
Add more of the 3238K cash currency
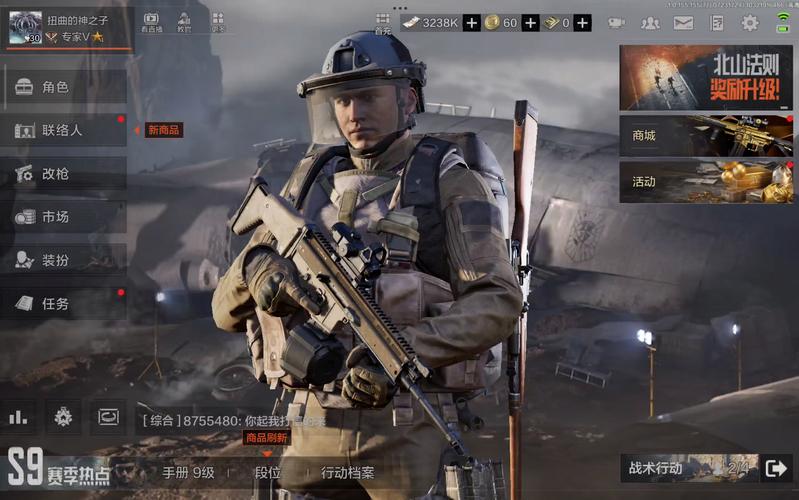click(x=472, y=23)
